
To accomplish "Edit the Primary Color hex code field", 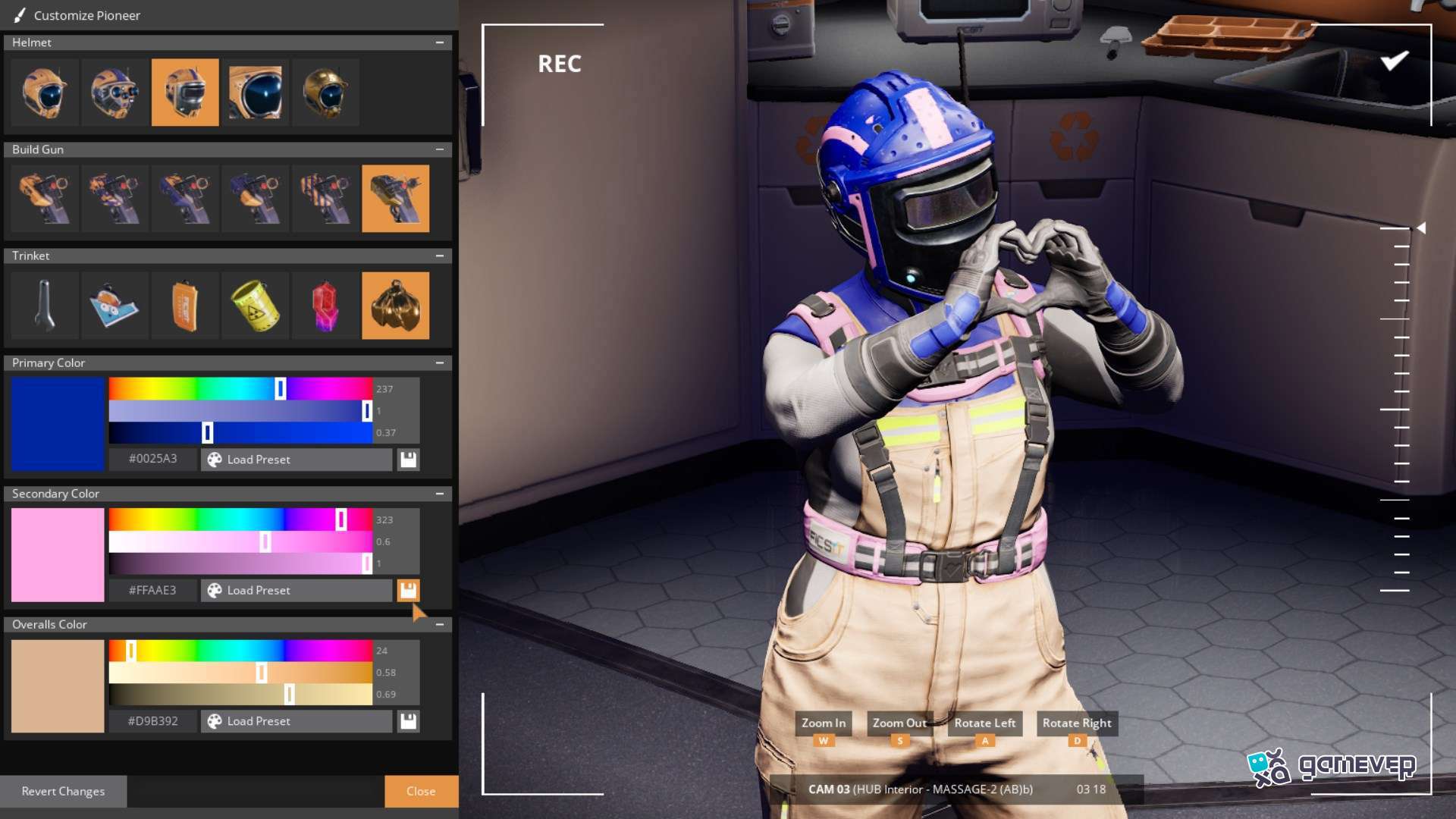I will click(x=153, y=460).
